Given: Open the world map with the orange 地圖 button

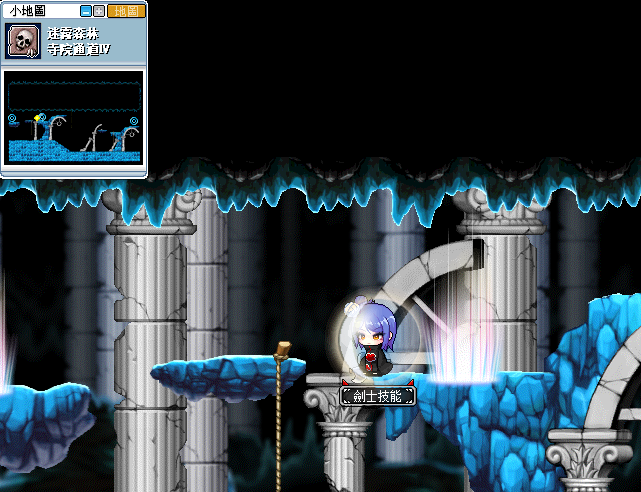Looking at the screenshot, I should point(125,11).
